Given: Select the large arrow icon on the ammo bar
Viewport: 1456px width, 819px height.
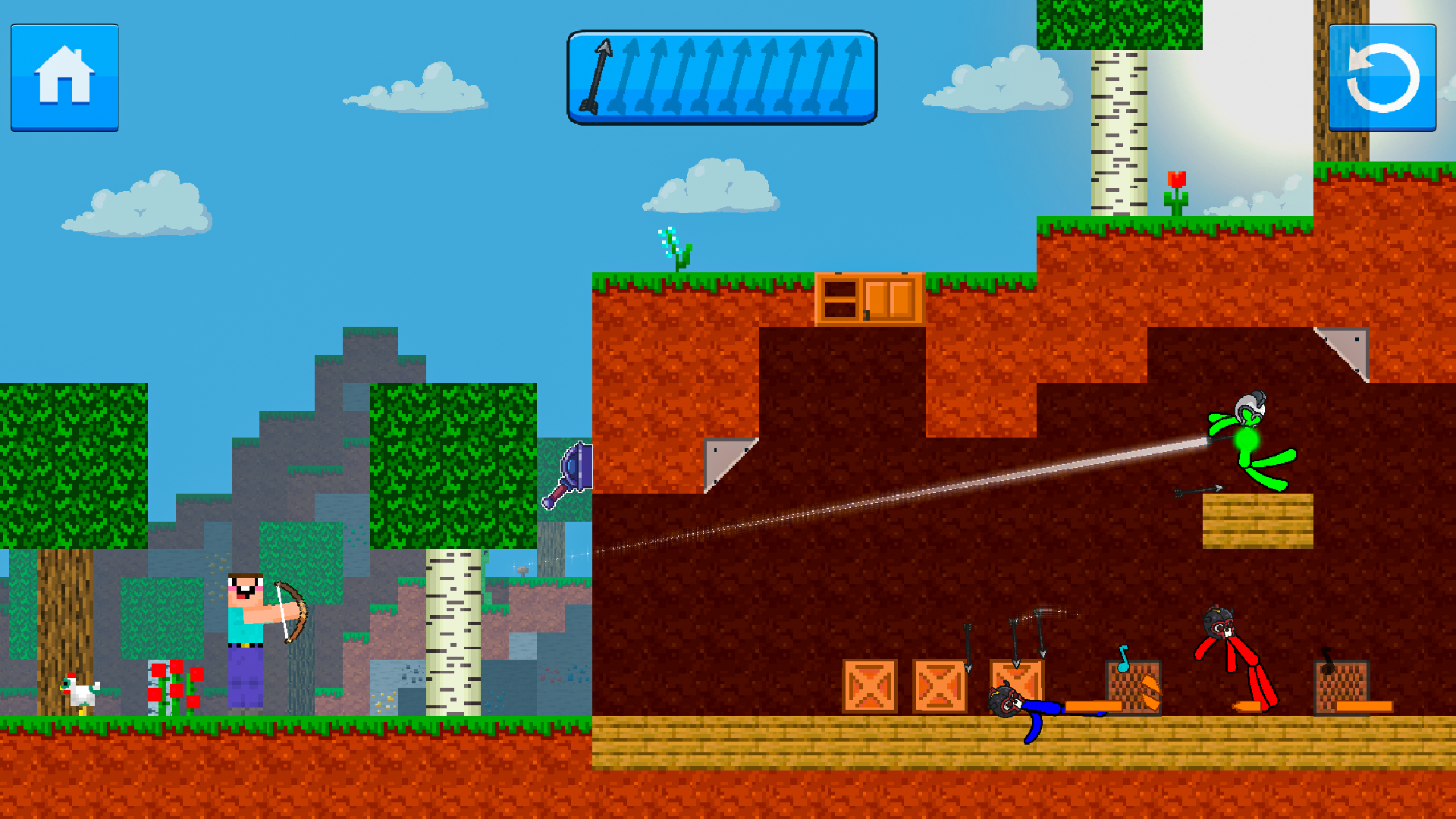Looking at the screenshot, I should (601, 76).
